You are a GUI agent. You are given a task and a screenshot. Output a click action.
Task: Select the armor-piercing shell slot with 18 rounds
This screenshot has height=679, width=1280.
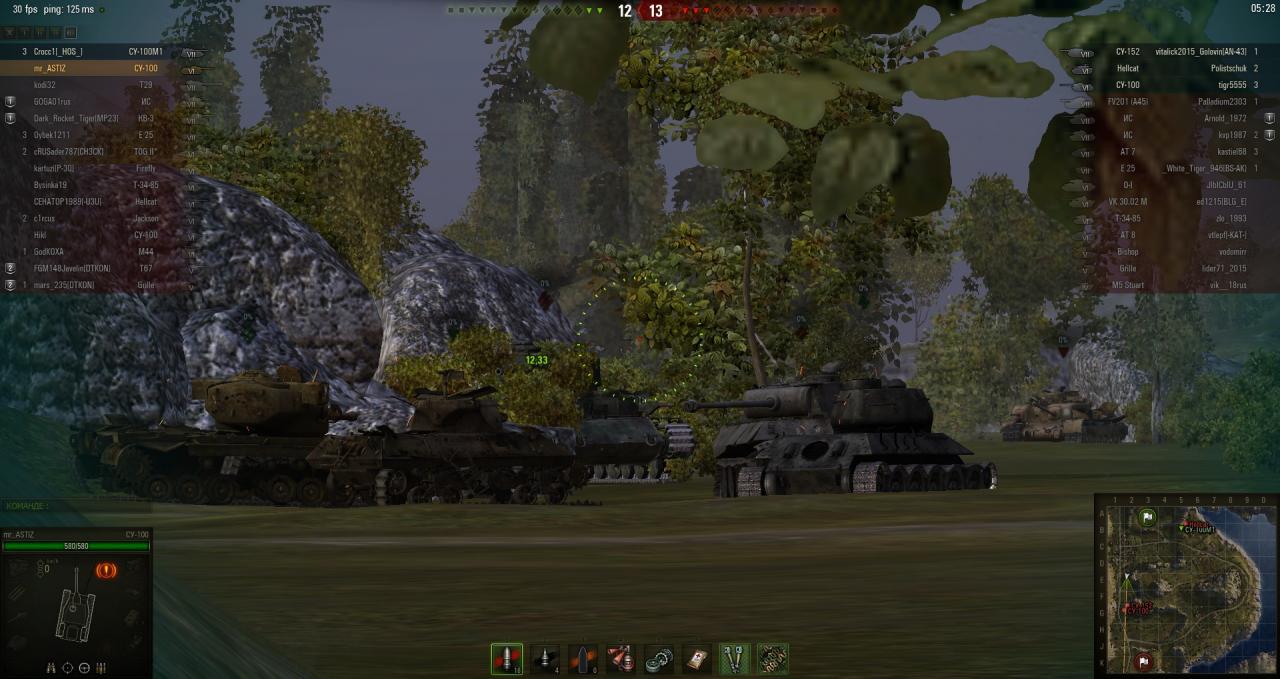[507, 659]
